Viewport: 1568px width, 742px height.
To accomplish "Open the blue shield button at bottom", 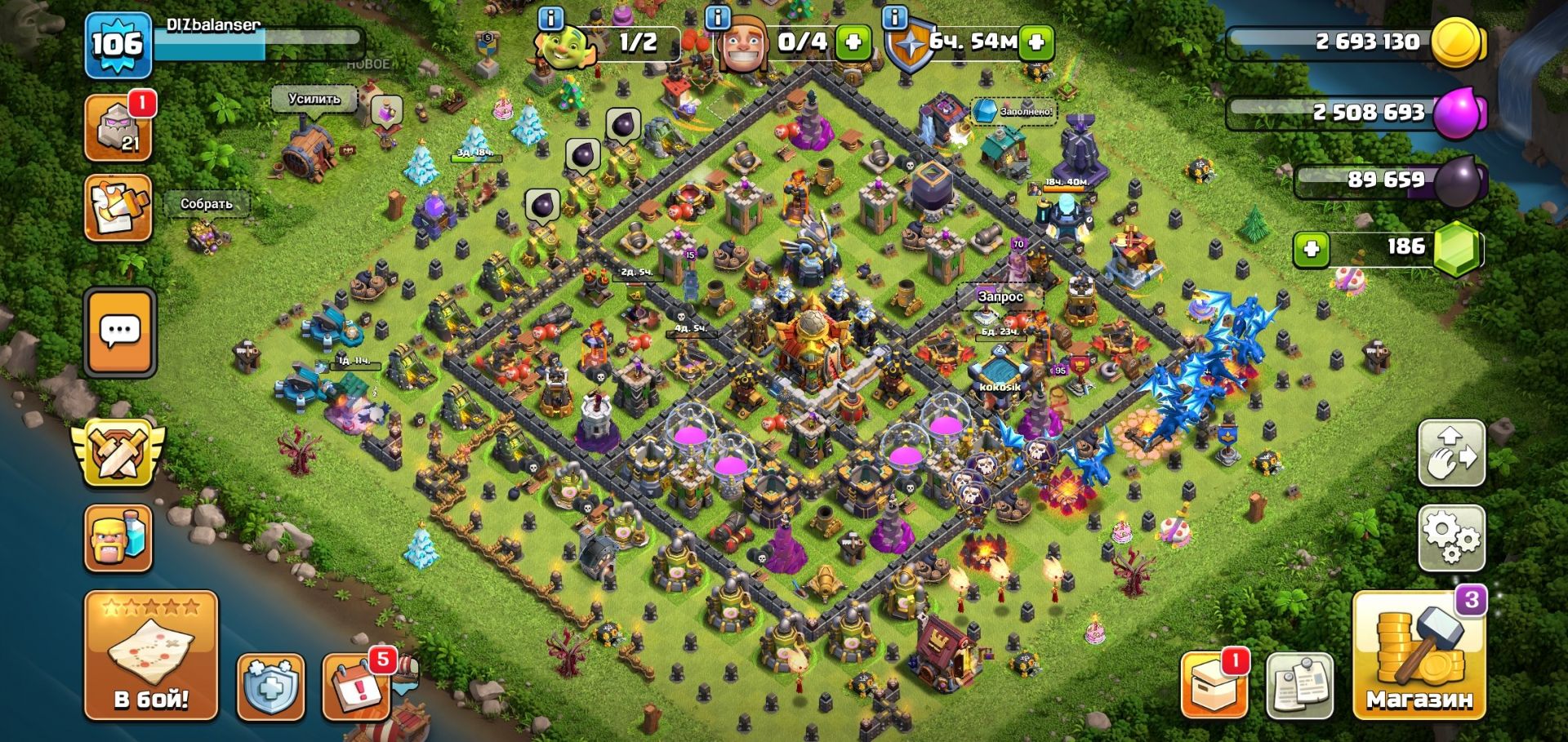I will [270, 686].
